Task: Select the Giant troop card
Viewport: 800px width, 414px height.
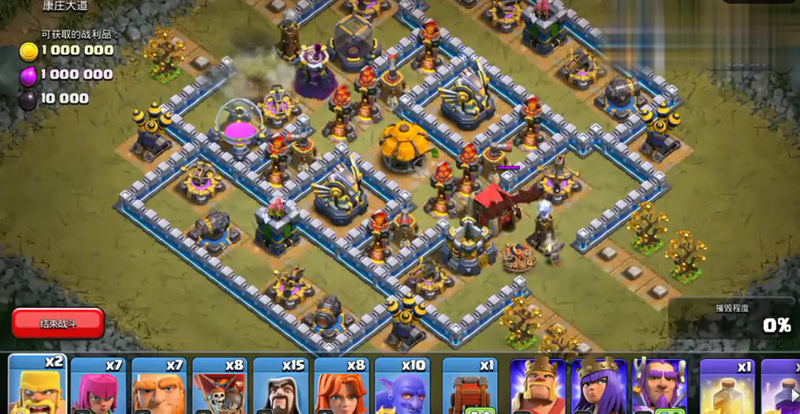Action: pos(159,386)
